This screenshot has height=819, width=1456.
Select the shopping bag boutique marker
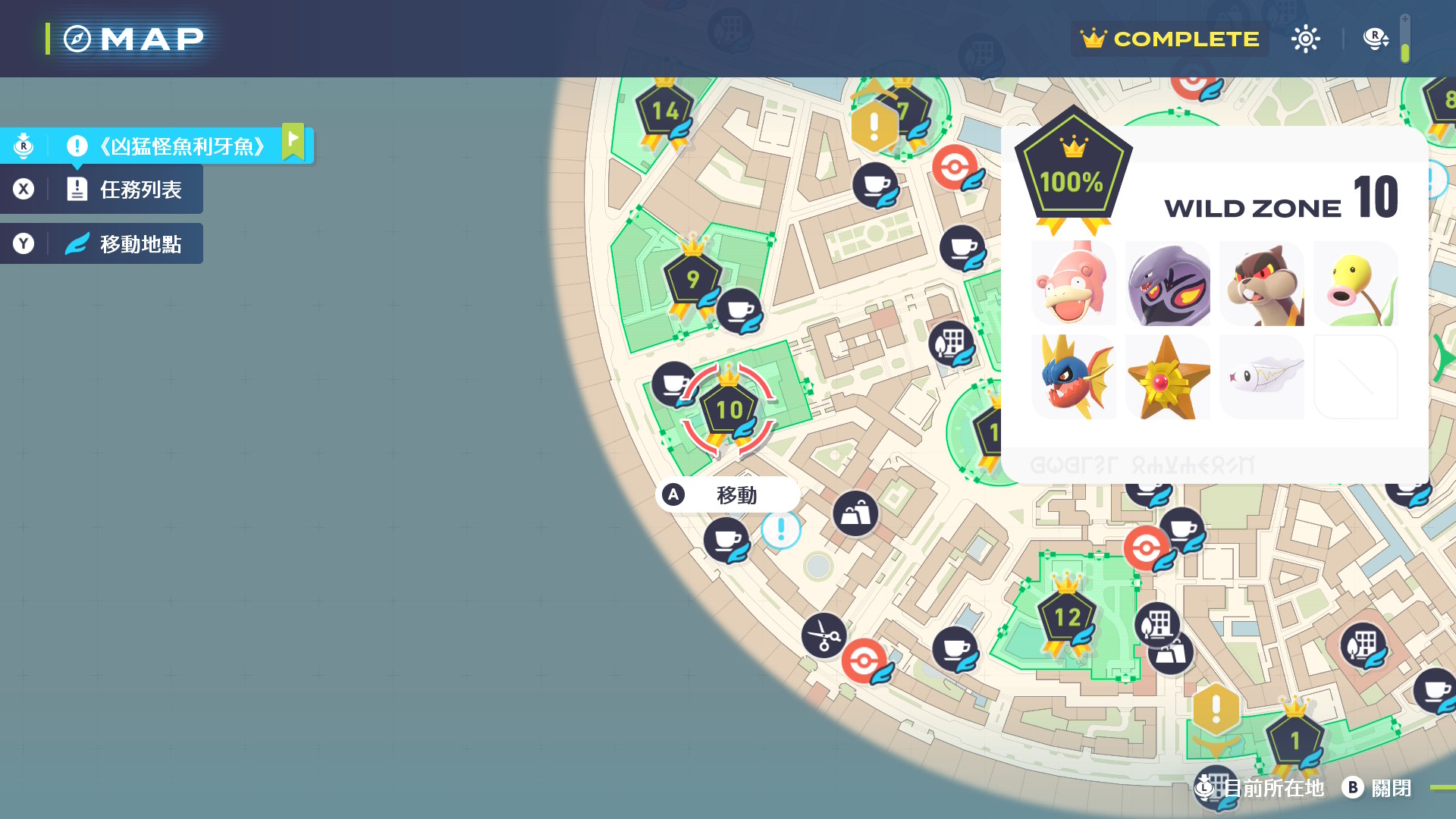[x=855, y=514]
